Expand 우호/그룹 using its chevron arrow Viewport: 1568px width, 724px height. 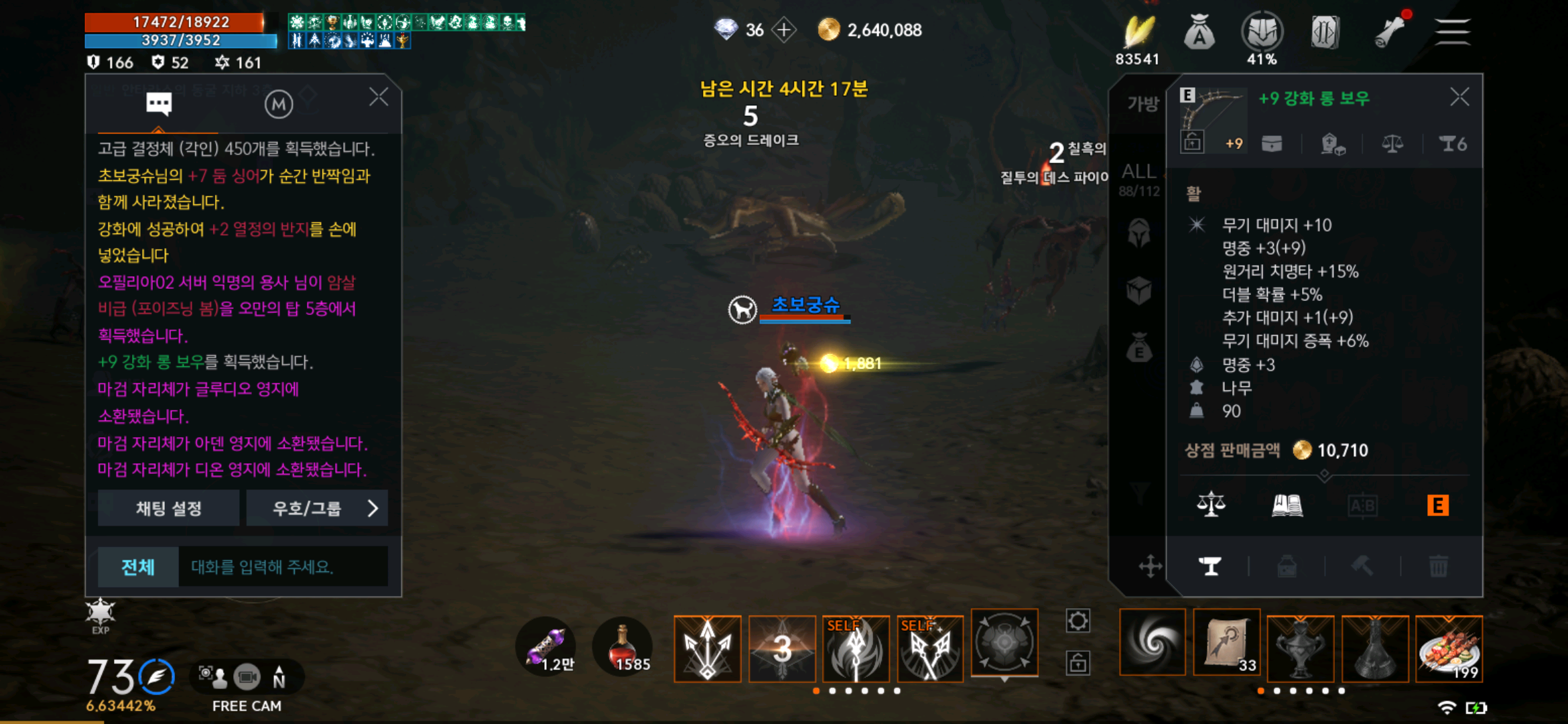tap(373, 507)
